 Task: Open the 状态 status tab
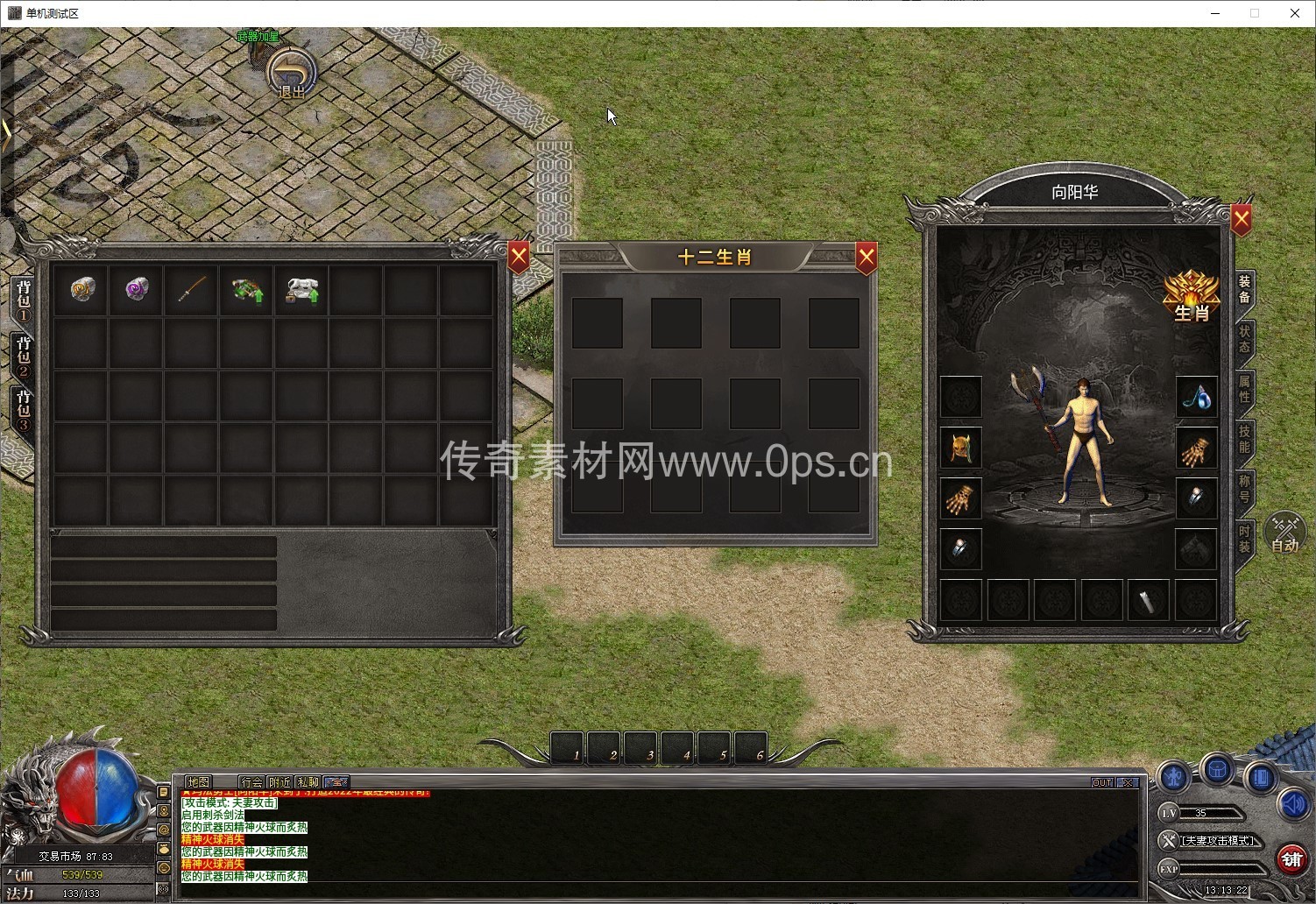click(x=1244, y=339)
